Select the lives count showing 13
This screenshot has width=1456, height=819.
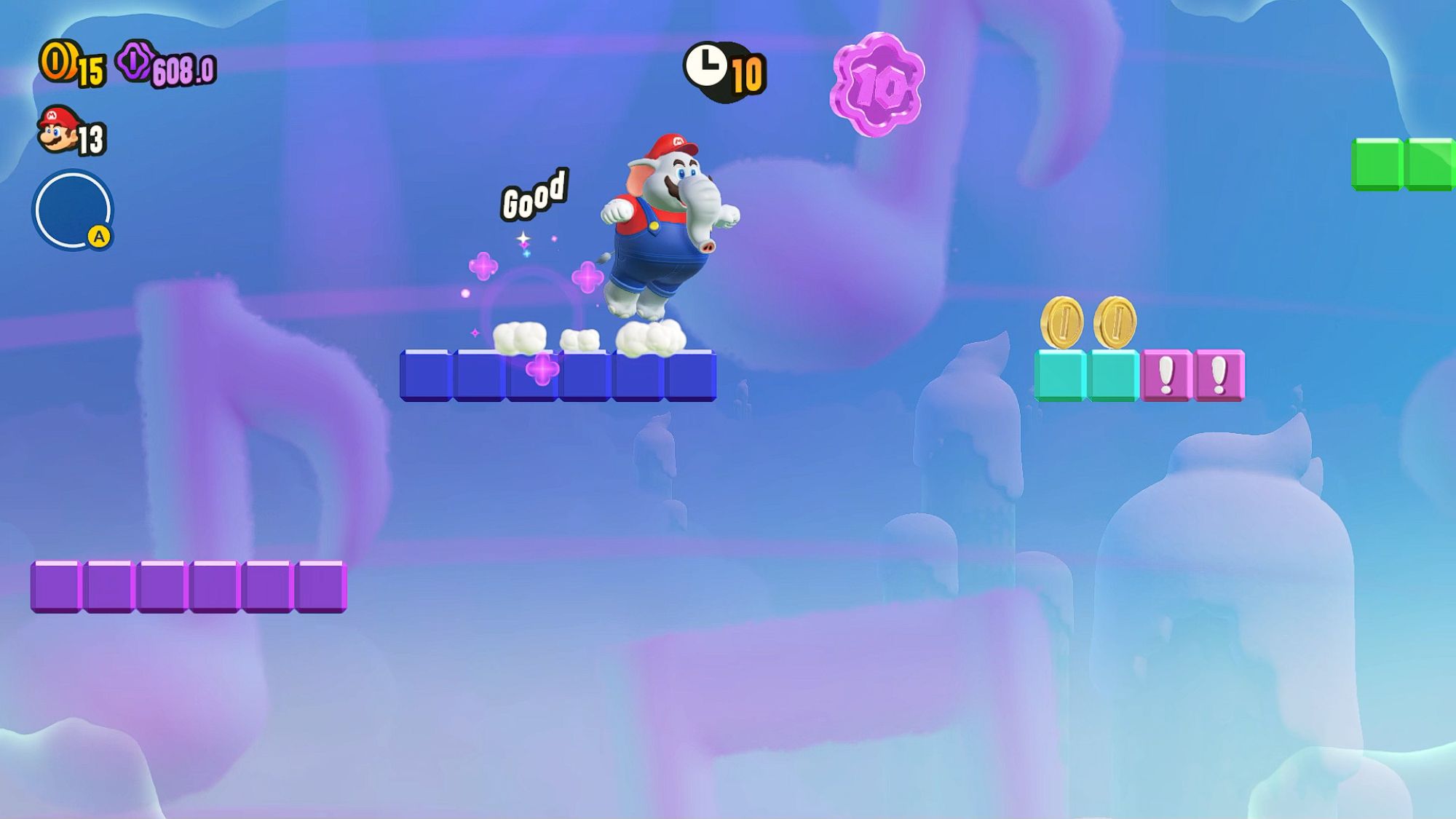point(91,136)
